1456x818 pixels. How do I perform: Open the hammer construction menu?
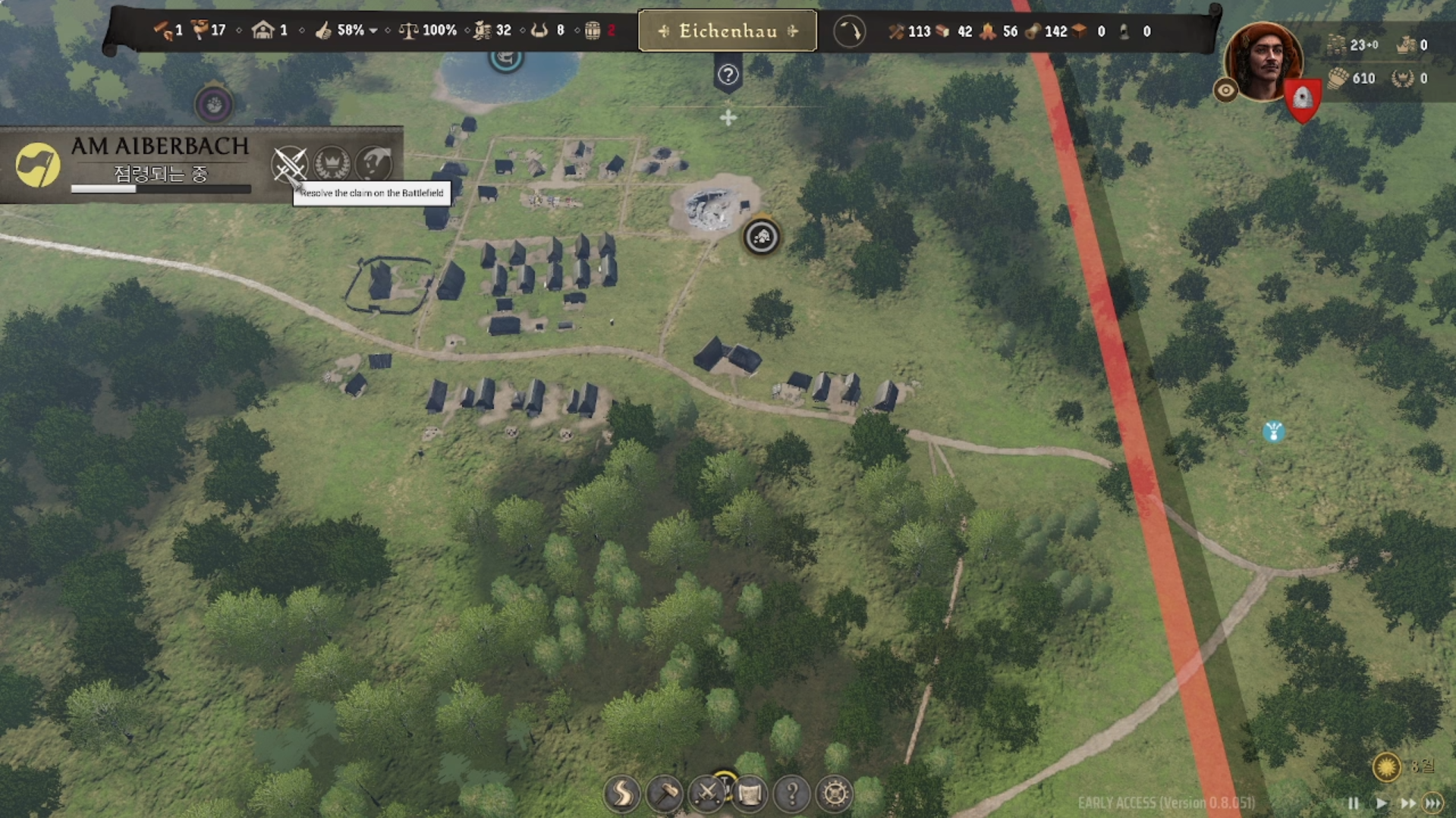(x=665, y=794)
